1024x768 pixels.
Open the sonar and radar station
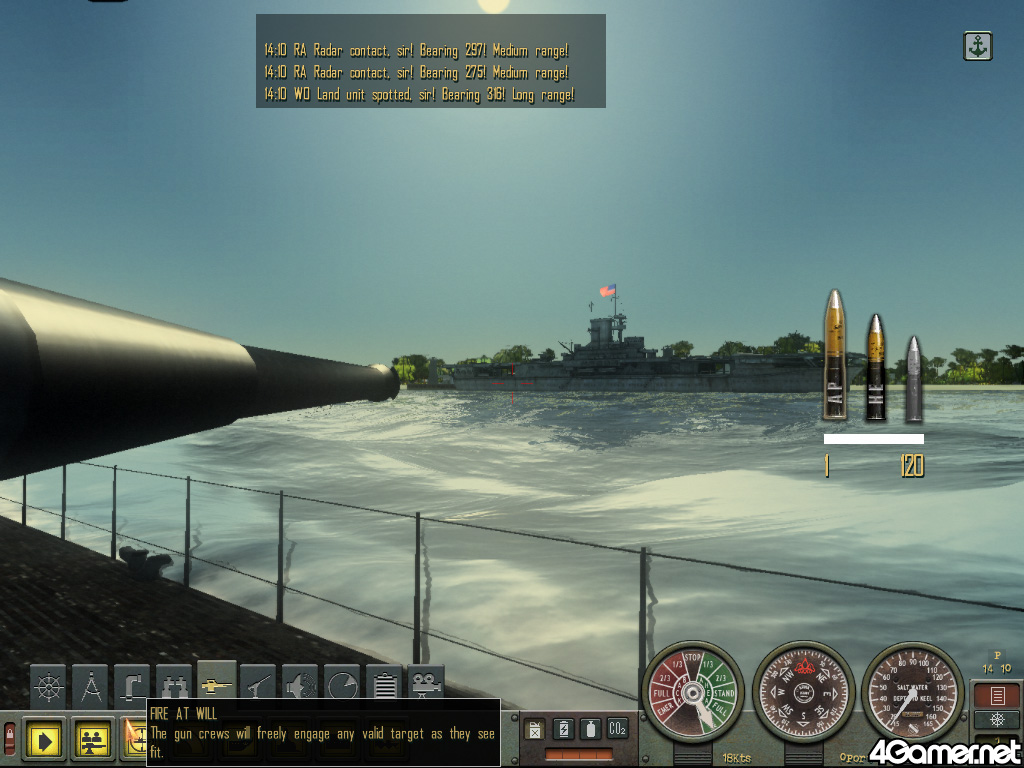pyautogui.click(x=300, y=685)
